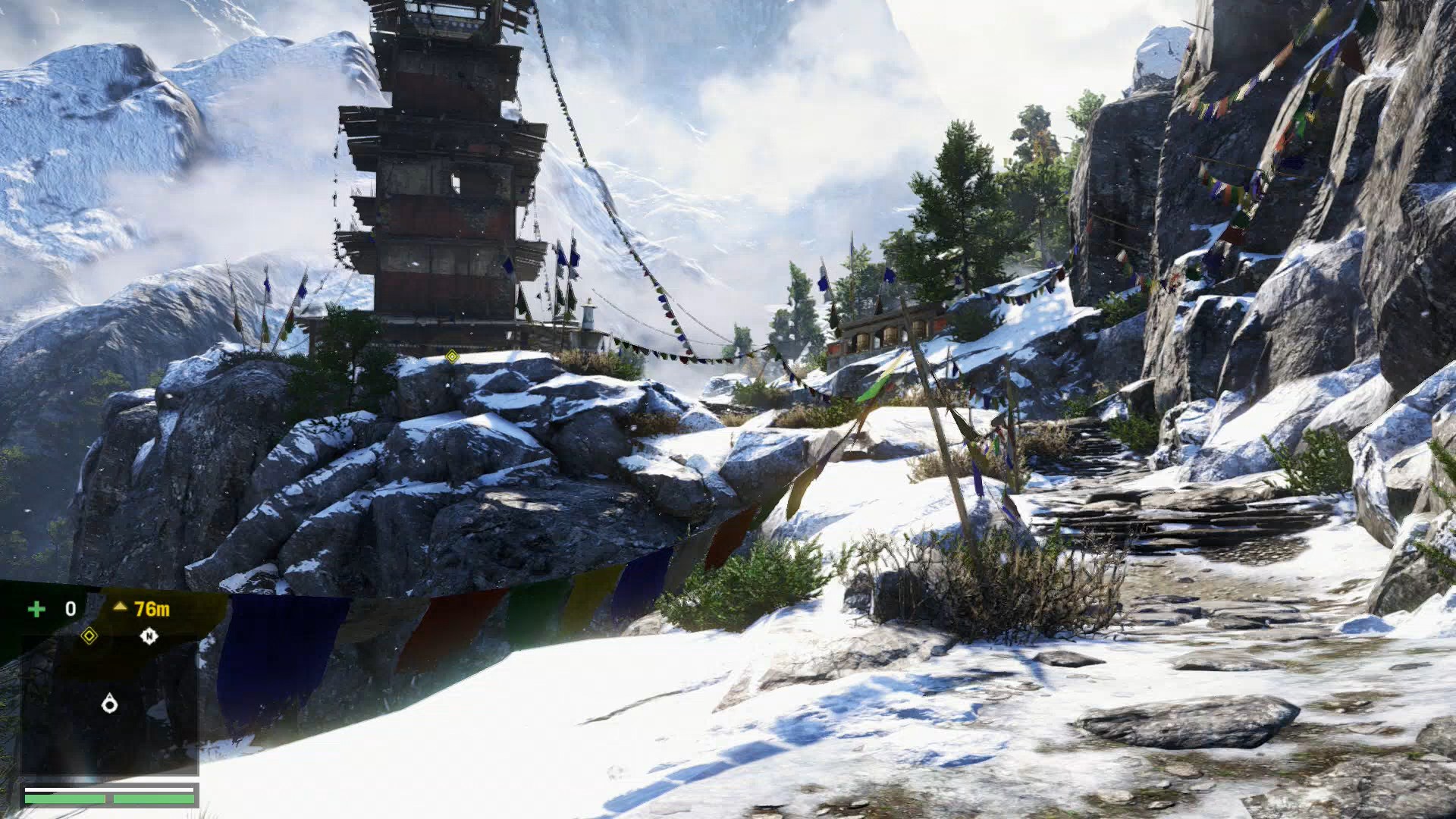1456x819 pixels.
Task: Click the syringe counter showing 0
Action: coord(71,608)
